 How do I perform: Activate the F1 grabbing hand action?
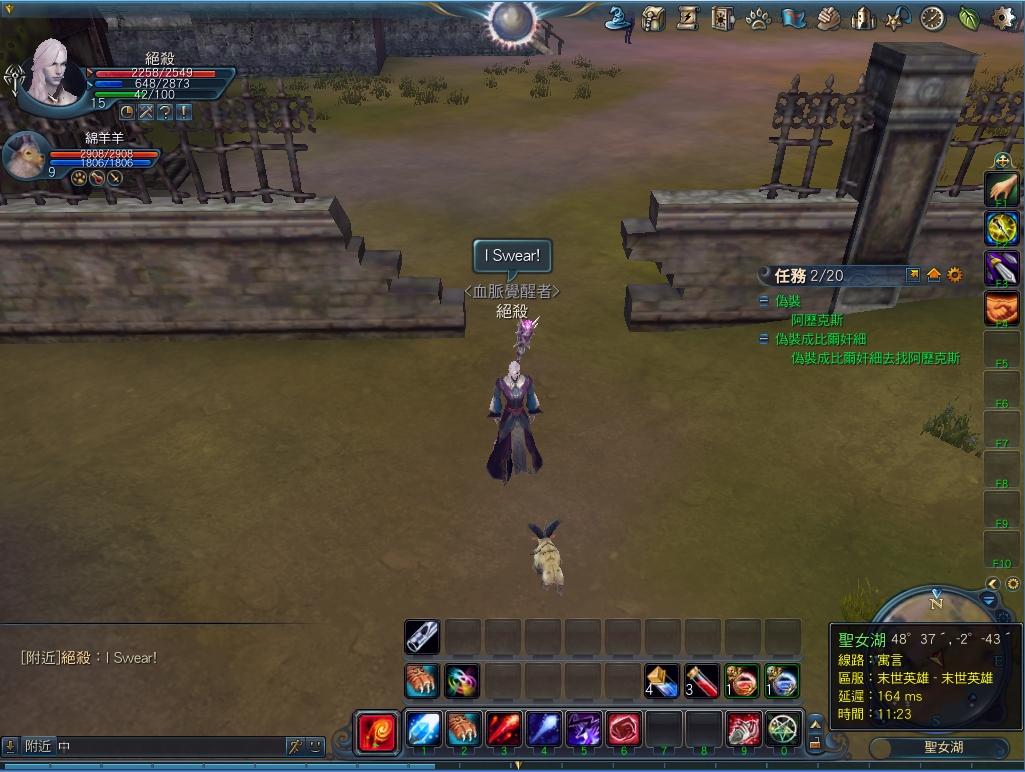[x=1002, y=187]
